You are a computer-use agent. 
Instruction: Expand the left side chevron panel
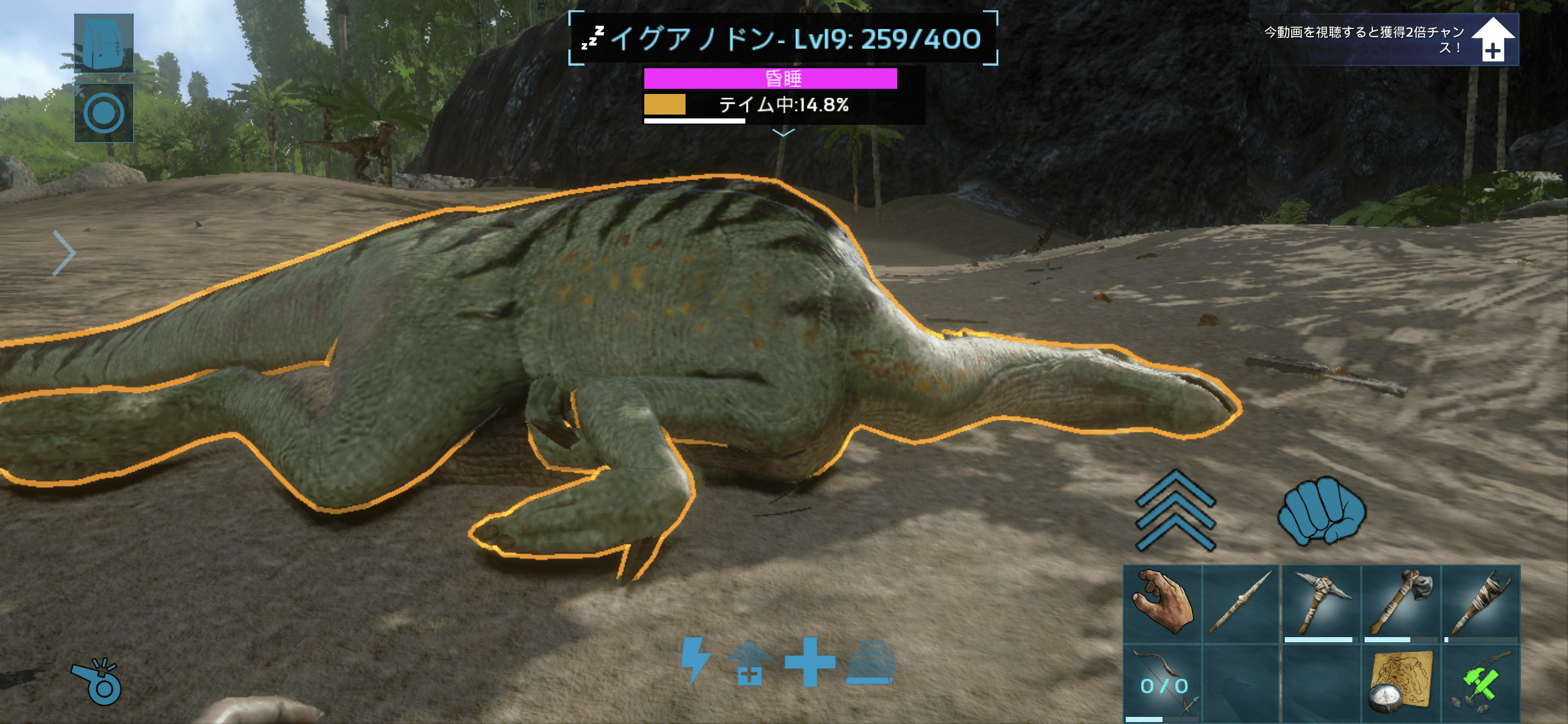point(64,253)
